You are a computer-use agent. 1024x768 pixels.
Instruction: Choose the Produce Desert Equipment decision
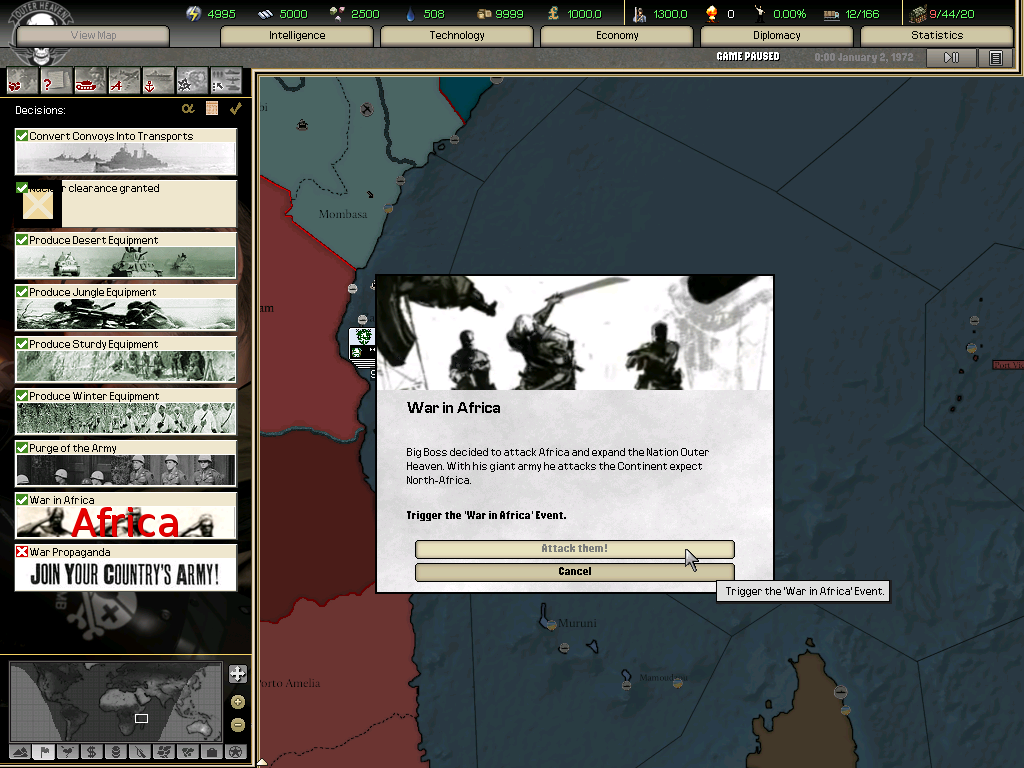coord(126,255)
